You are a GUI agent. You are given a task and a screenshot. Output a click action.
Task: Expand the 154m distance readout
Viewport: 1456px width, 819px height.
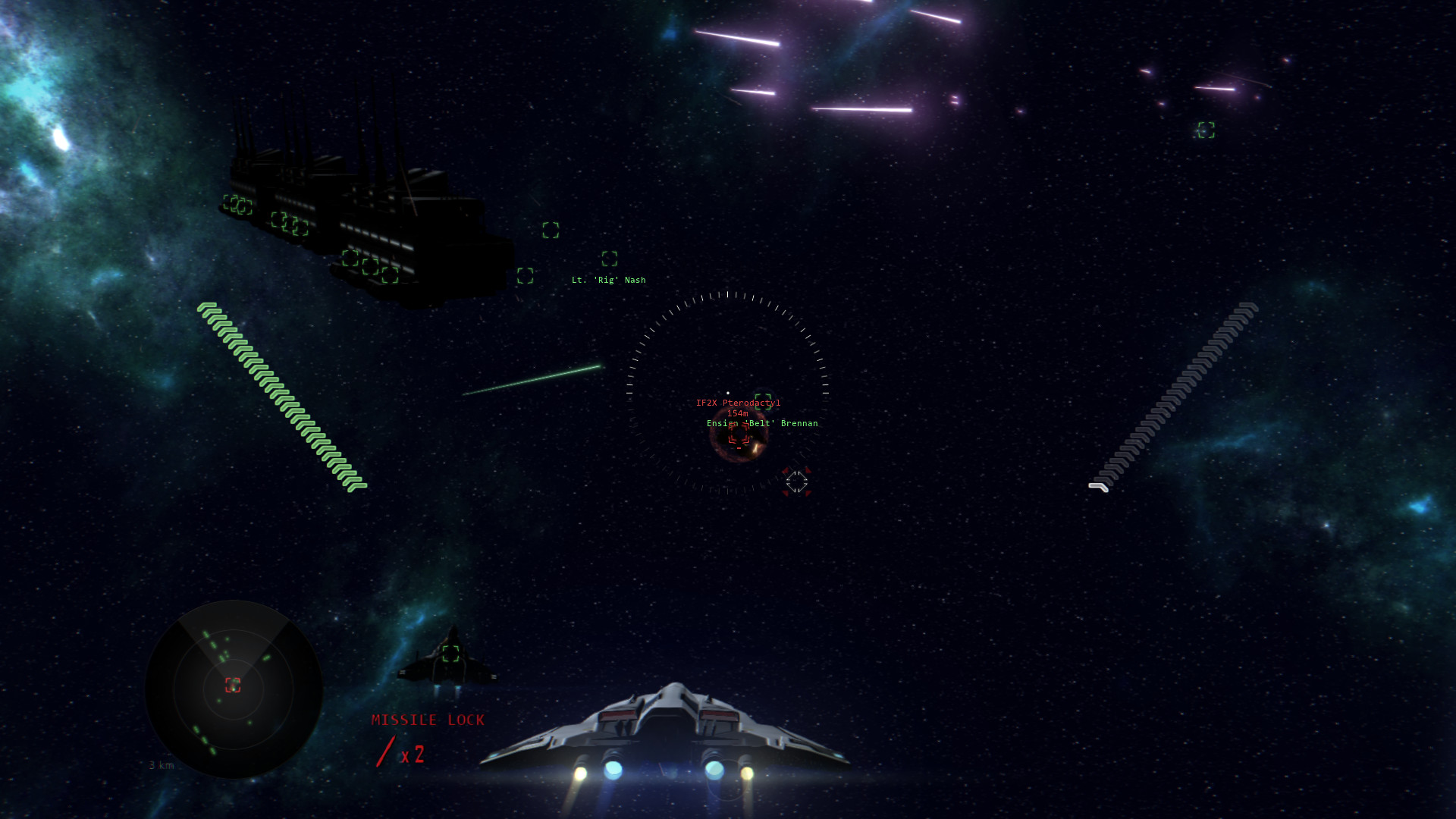click(738, 413)
